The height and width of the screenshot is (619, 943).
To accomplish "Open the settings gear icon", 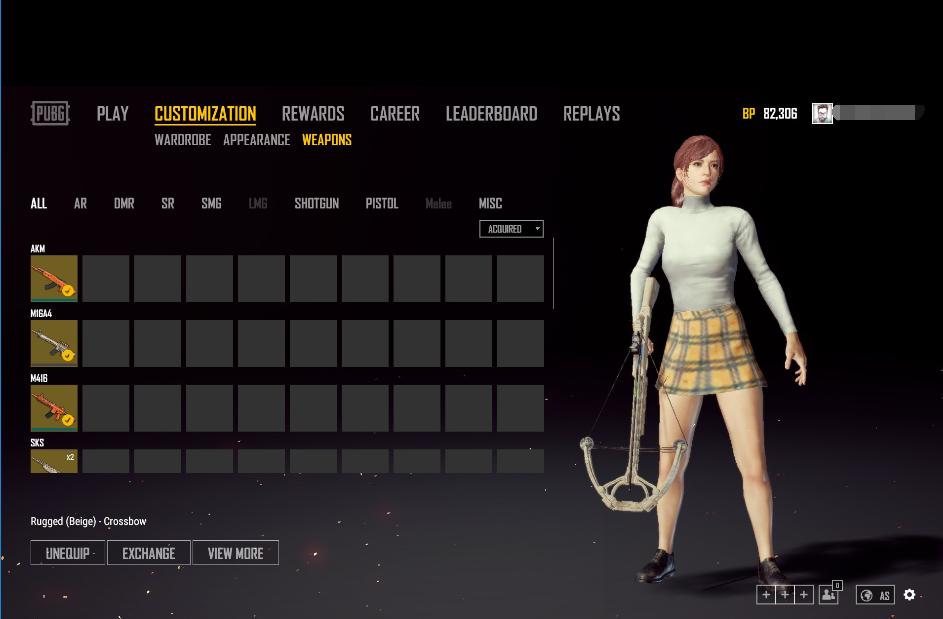I will [909, 595].
